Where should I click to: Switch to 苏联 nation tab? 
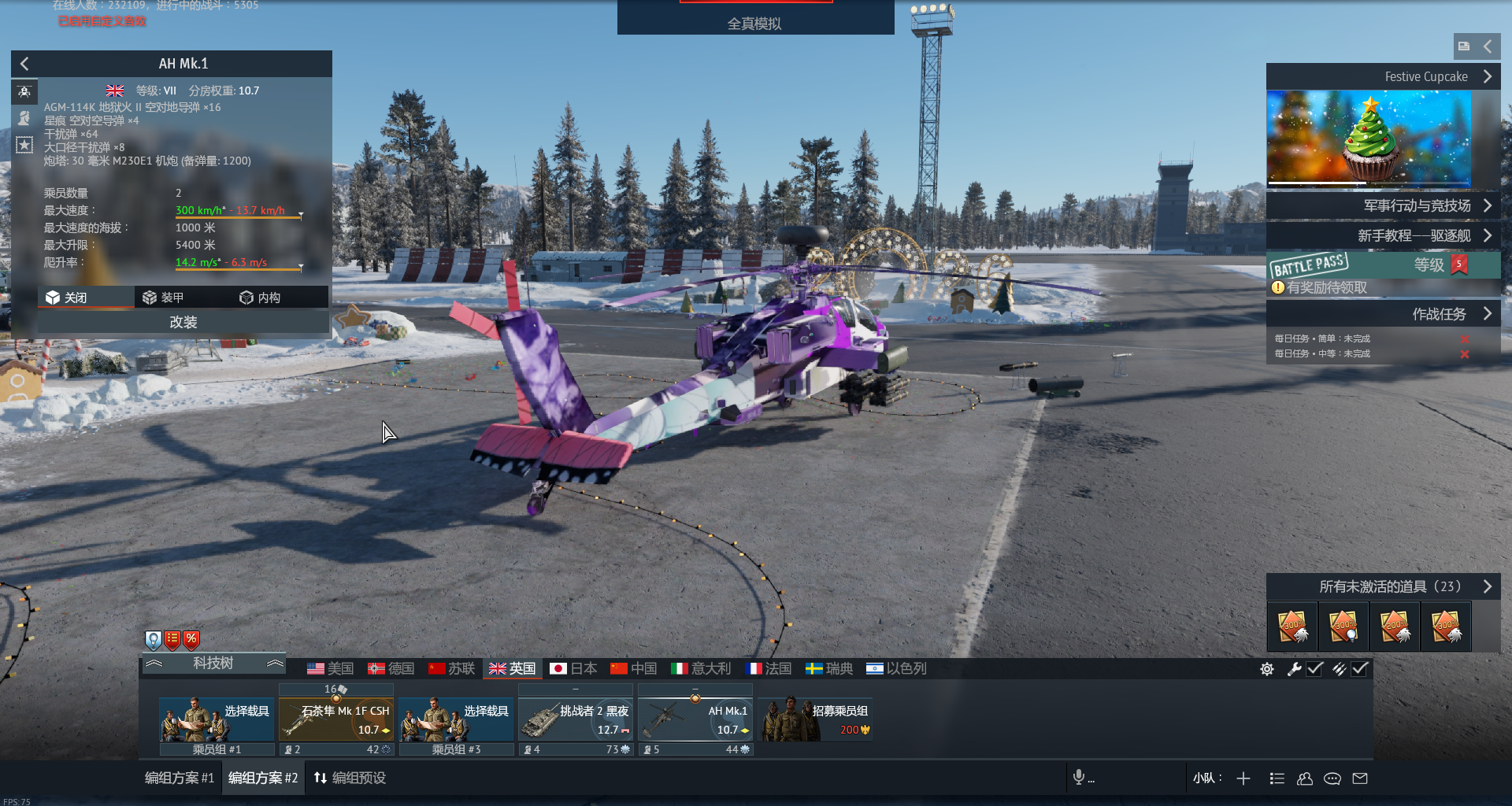(x=451, y=668)
